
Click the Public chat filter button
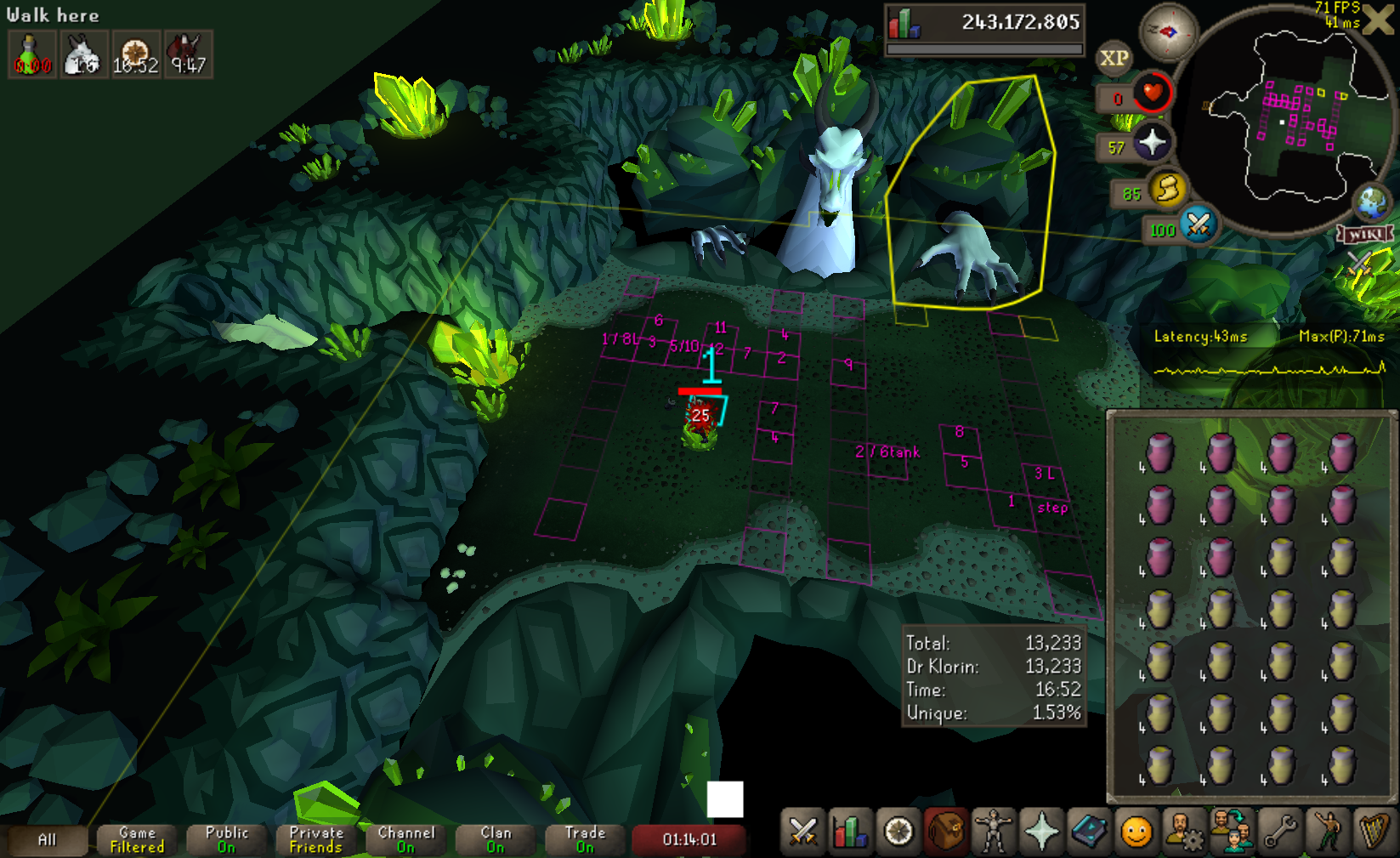click(227, 840)
